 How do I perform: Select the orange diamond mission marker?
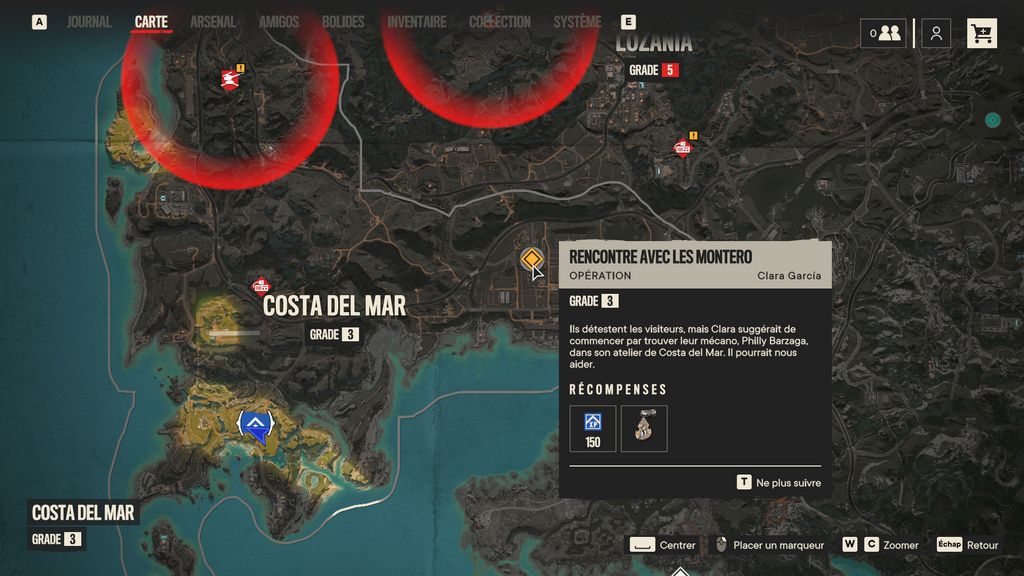531,259
